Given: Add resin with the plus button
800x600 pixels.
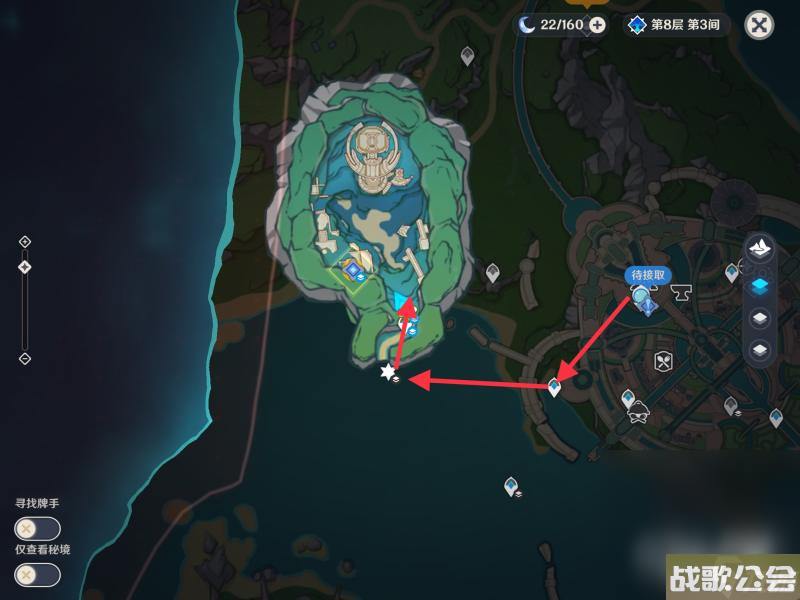Looking at the screenshot, I should [597, 25].
